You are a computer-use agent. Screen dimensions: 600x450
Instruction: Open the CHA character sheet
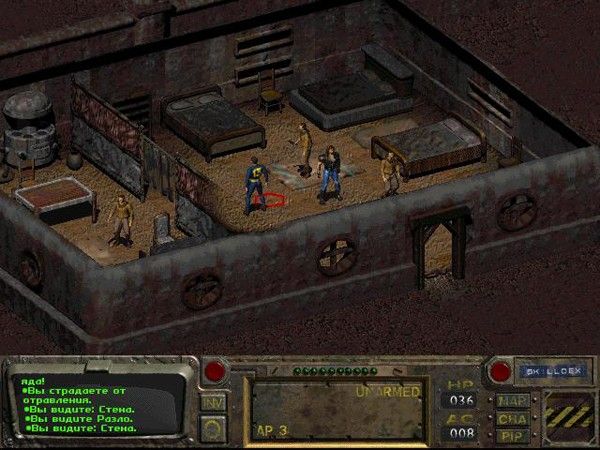510,418
